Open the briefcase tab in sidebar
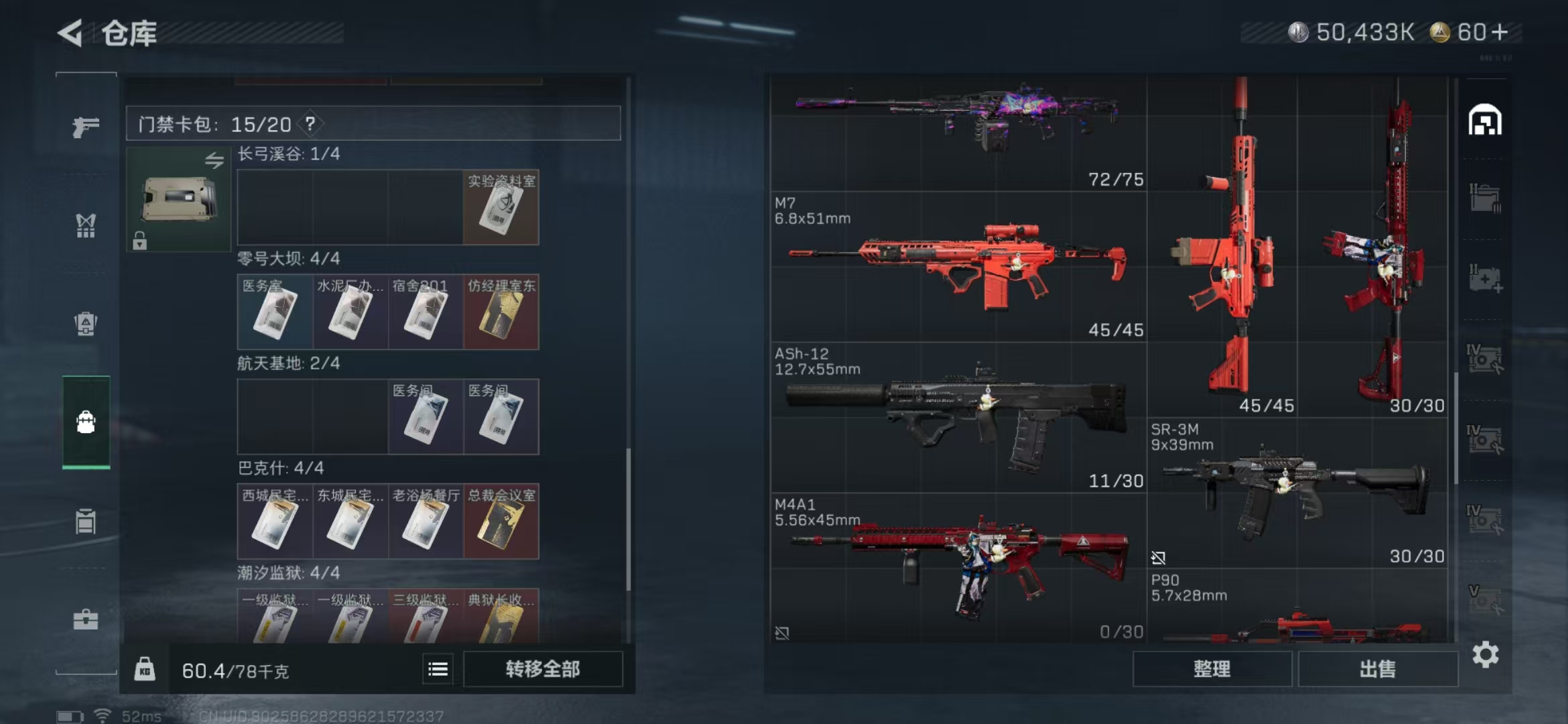This screenshot has height=724, width=1568. click(86, 619)
